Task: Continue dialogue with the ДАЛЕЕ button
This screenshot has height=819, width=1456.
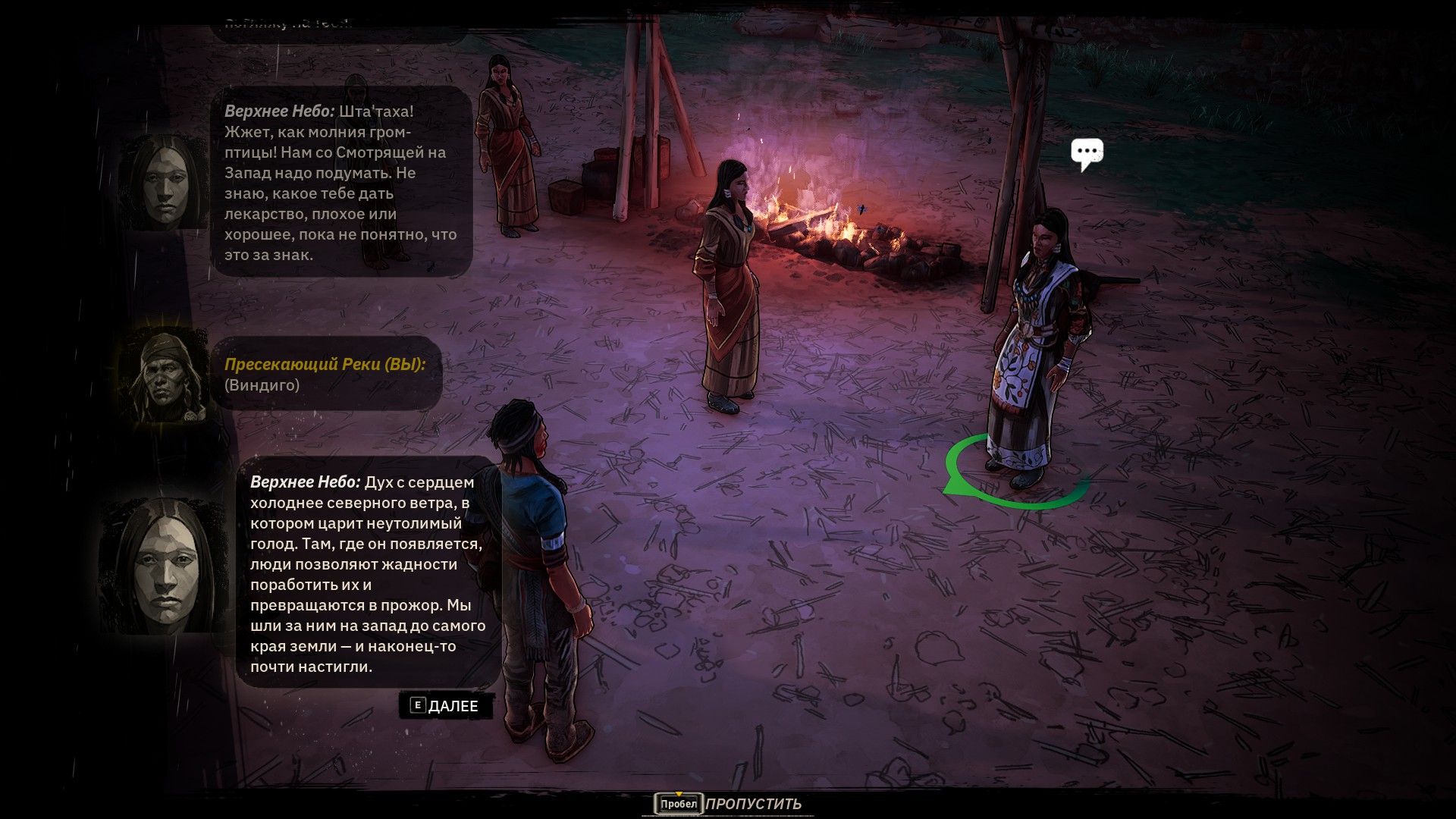Action: click(445, 706)
